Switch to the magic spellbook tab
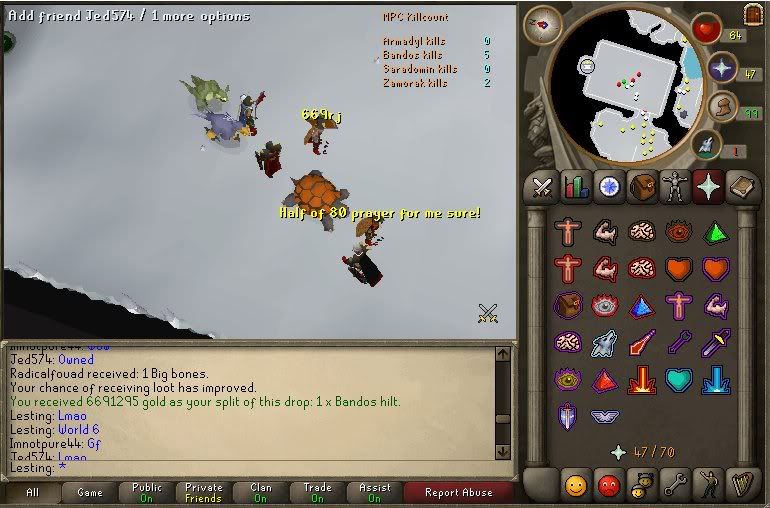The image size is (770, 508). pyautogui.click(x=741, y=187)
